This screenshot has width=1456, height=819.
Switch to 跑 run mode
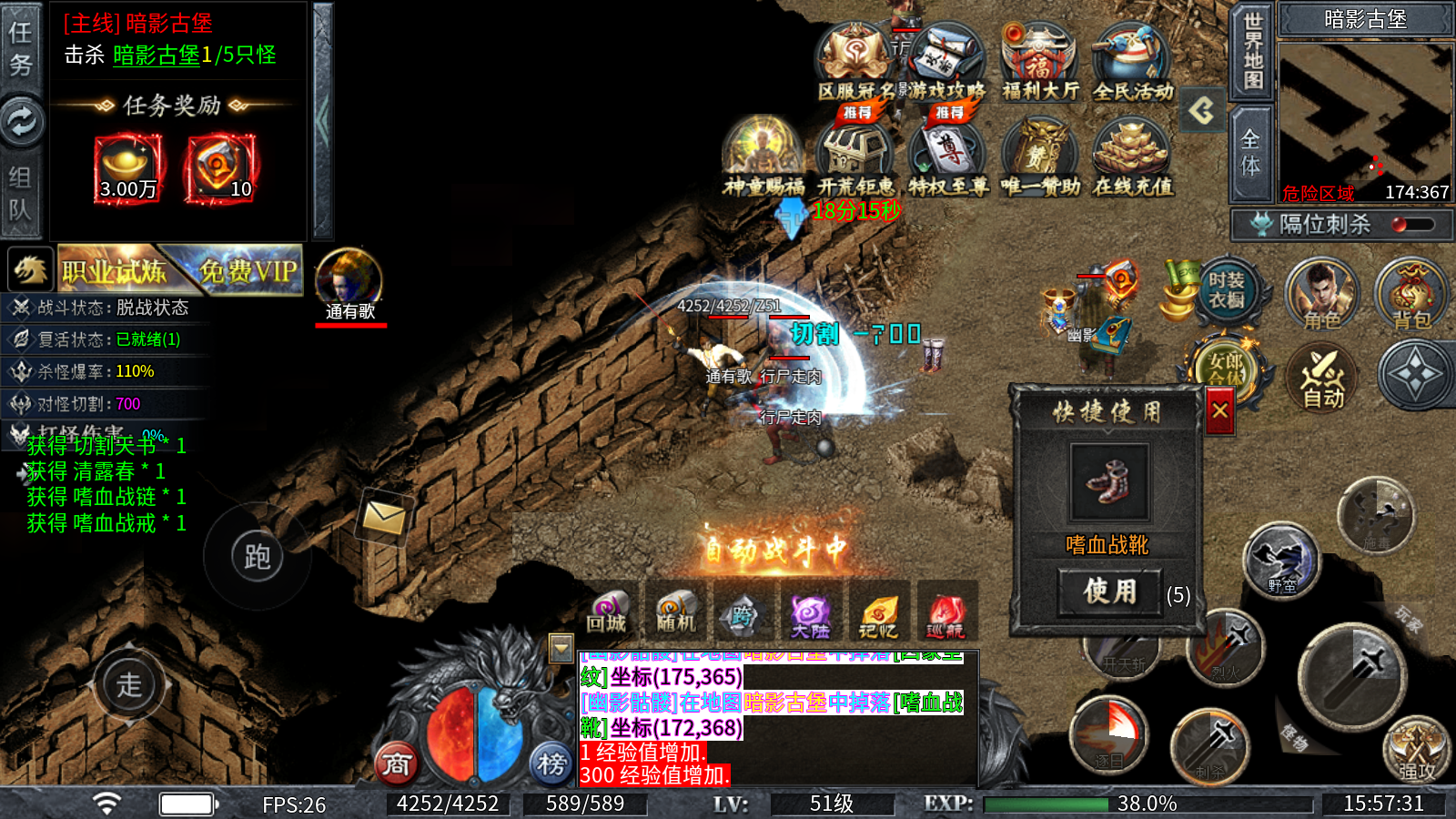click(257, 557)
